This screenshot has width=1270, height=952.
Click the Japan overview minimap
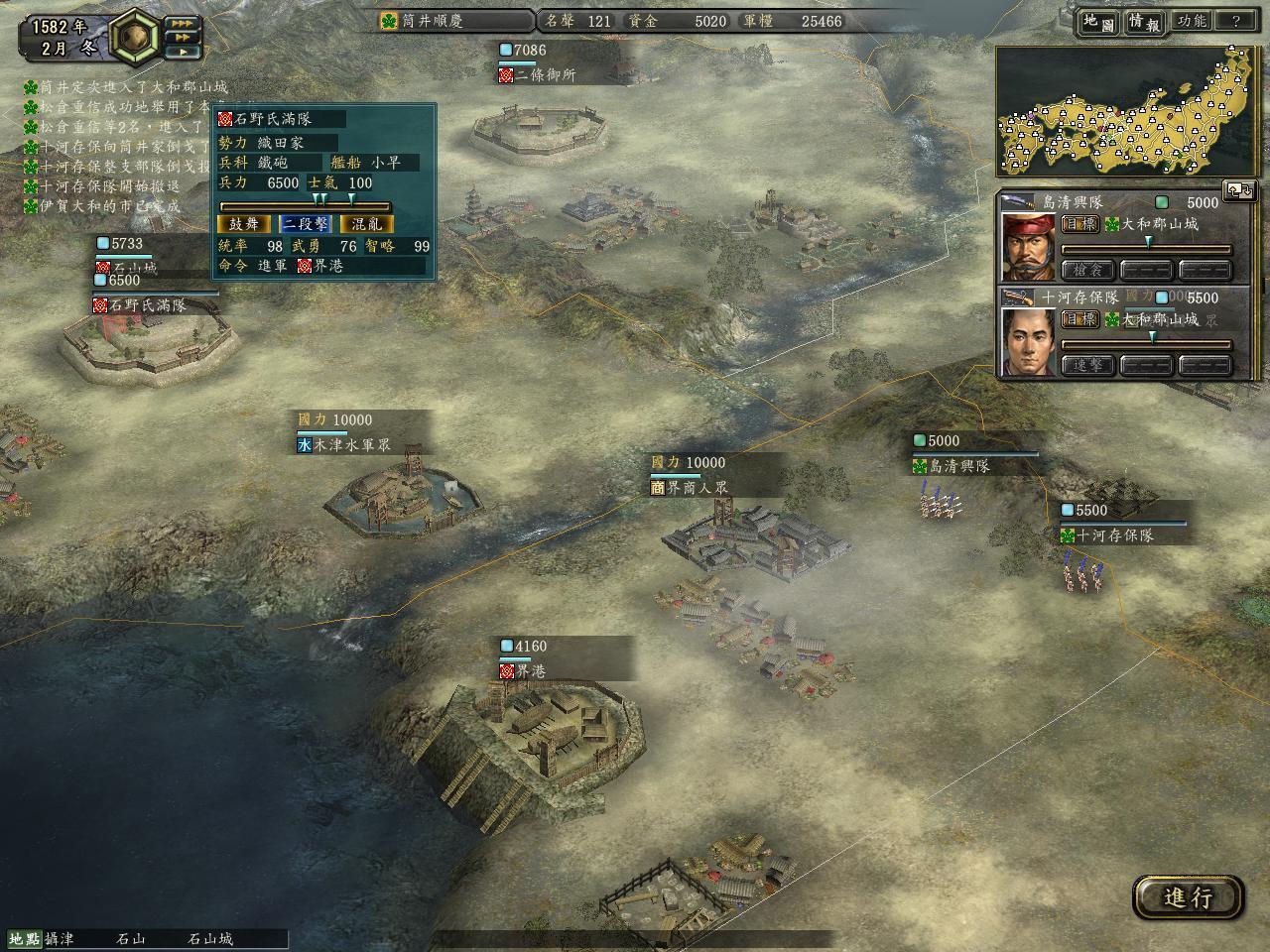pyautogui.click(x=1126, y=111)
